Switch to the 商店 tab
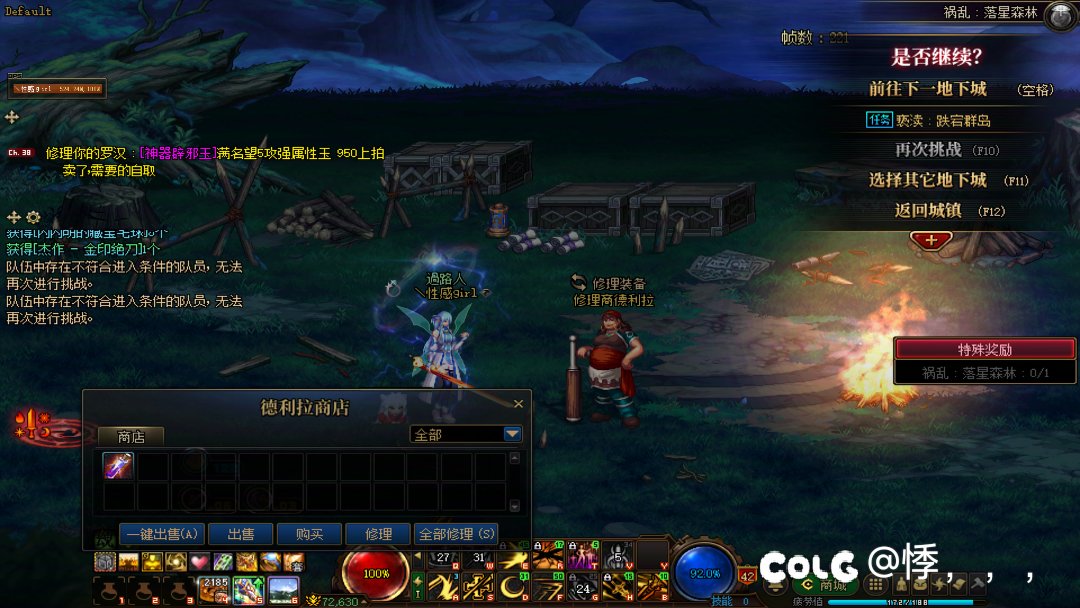Viewport: 1080px width, 608px height. pos(131,437)
